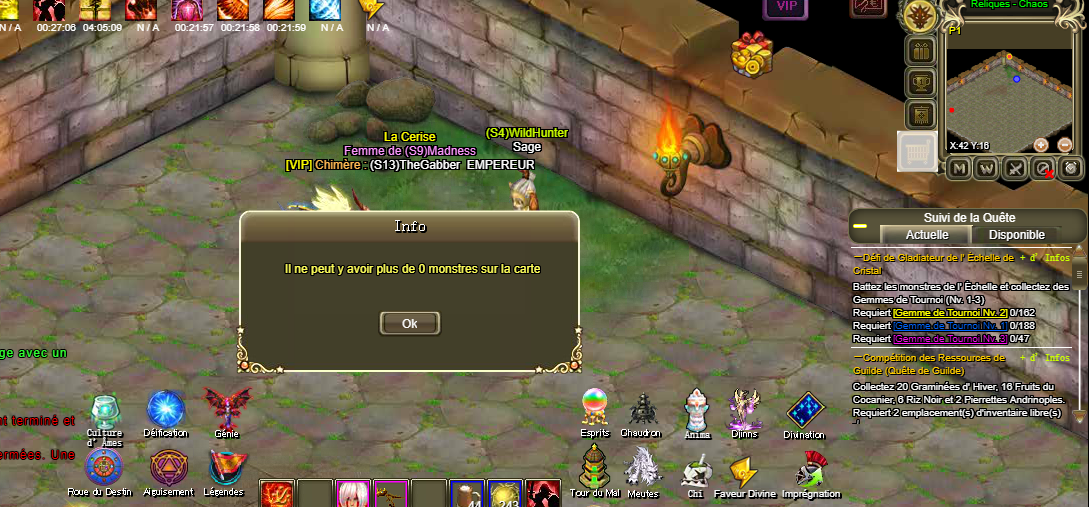This screenshot has height=507, width=1089.
Task: Zoom out on the minimap
Action: tap(1064, 145)
